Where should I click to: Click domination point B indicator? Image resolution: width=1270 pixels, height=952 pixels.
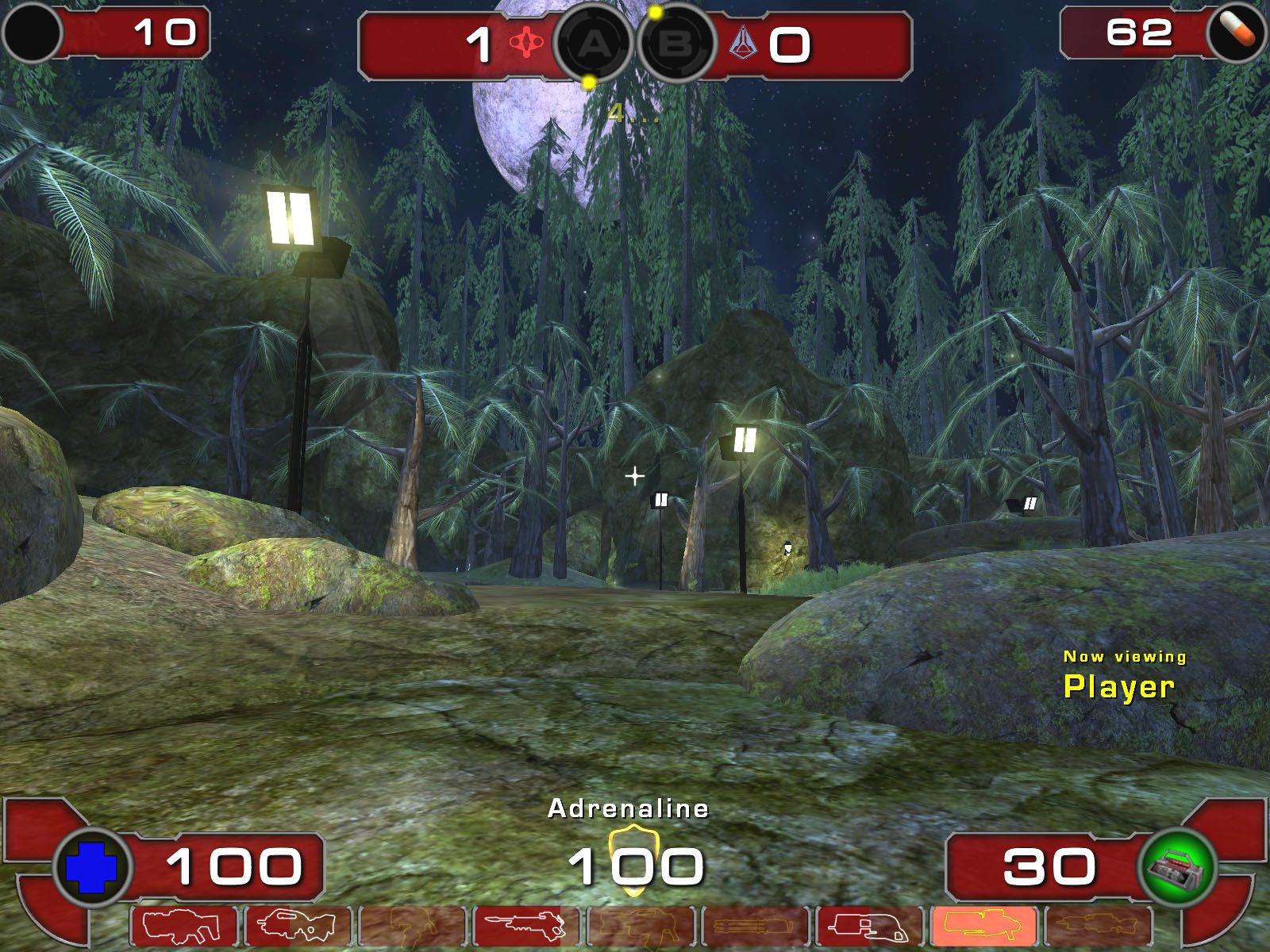pyautogui.click(x=675, y=44)
